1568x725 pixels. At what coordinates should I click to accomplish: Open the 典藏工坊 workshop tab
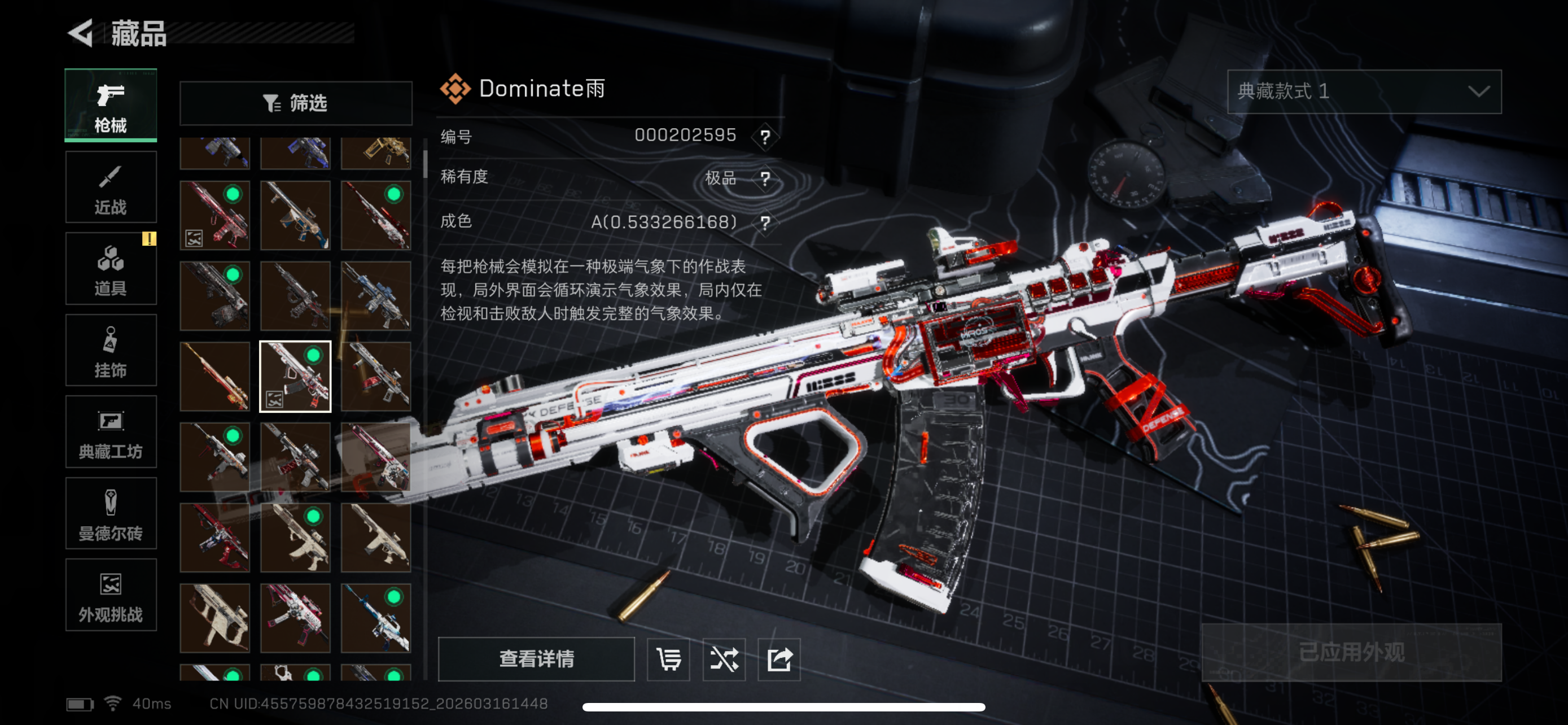[x=111, y=432]
